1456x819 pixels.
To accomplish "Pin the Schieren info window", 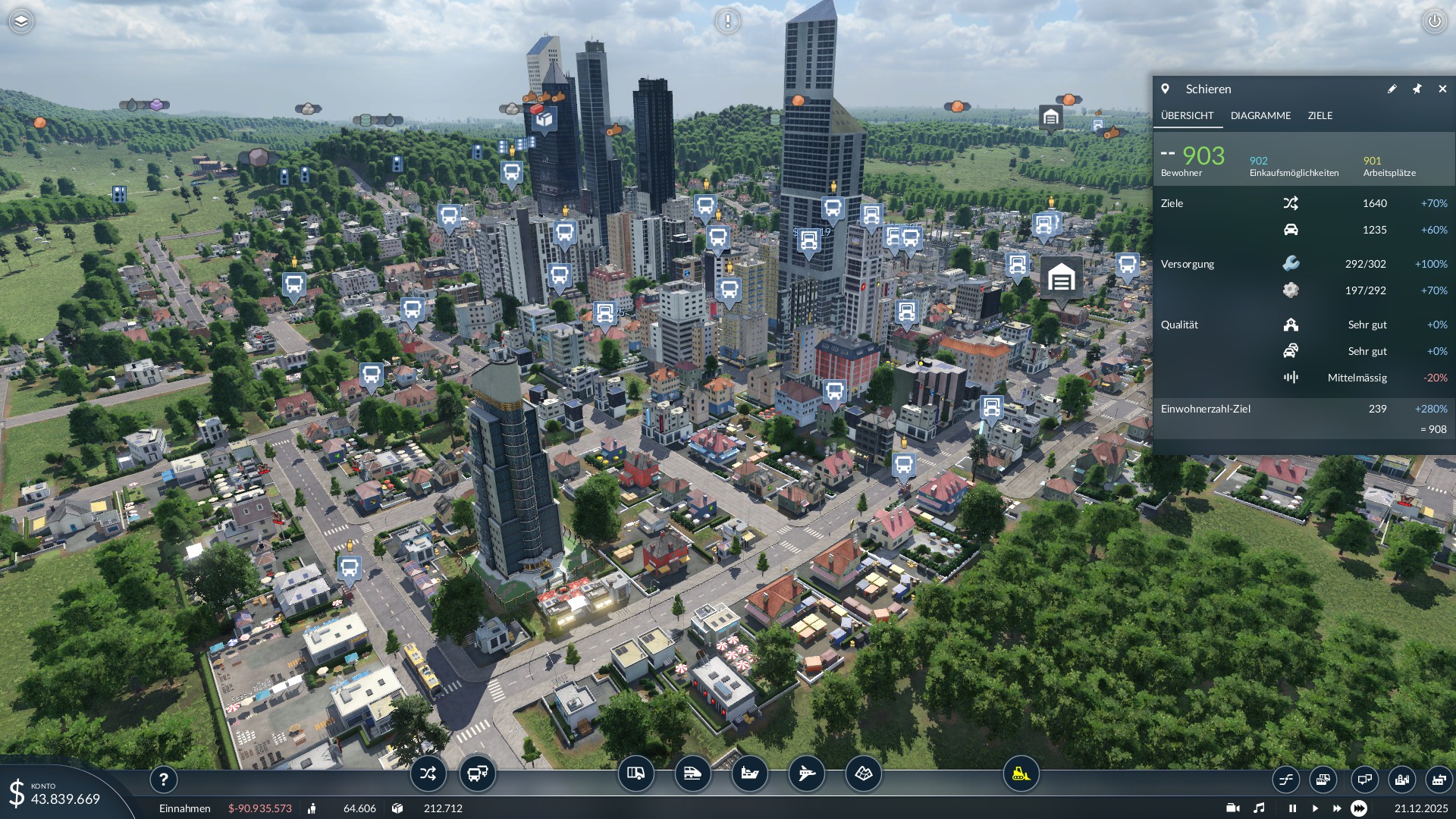I will 1417,89.
